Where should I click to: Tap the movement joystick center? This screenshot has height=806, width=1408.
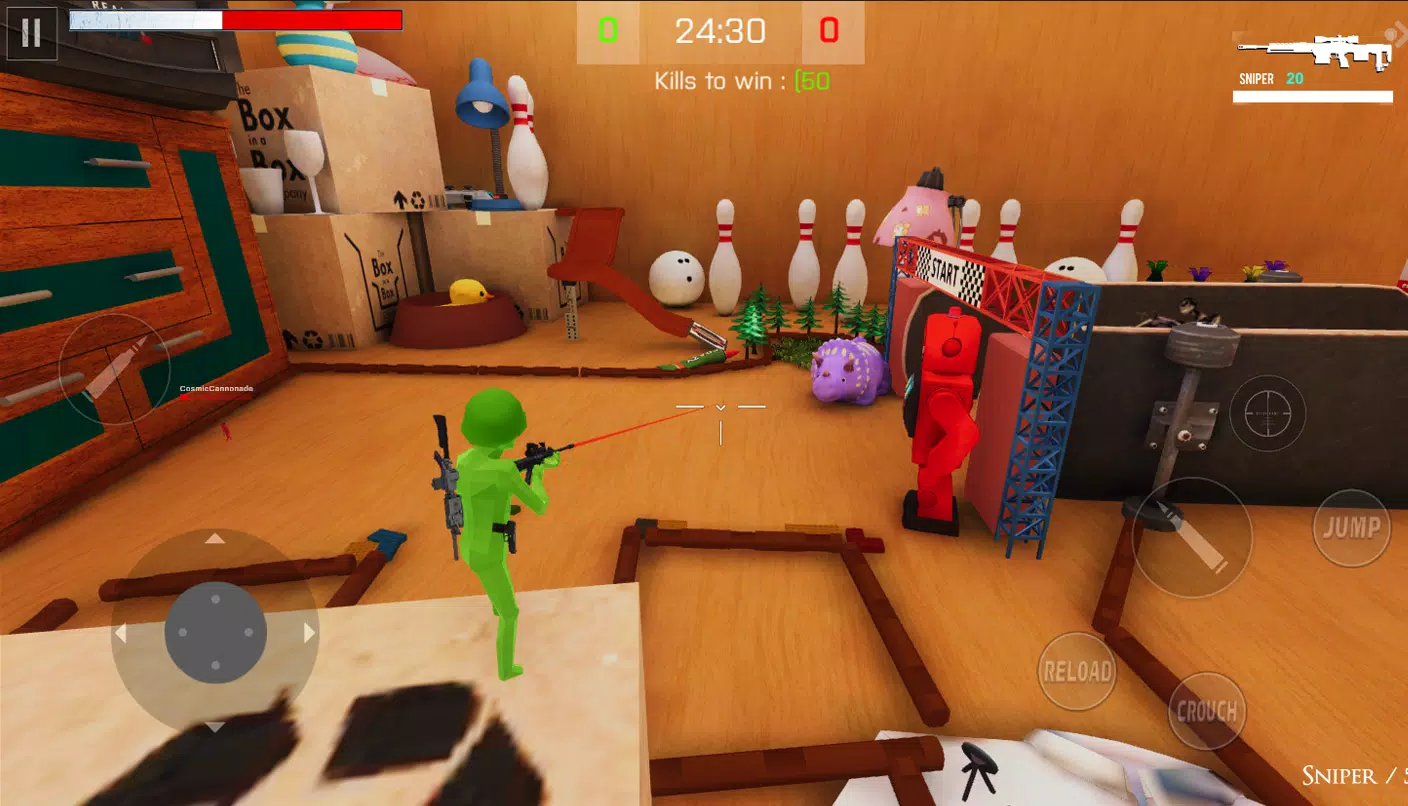coord(213,632)
